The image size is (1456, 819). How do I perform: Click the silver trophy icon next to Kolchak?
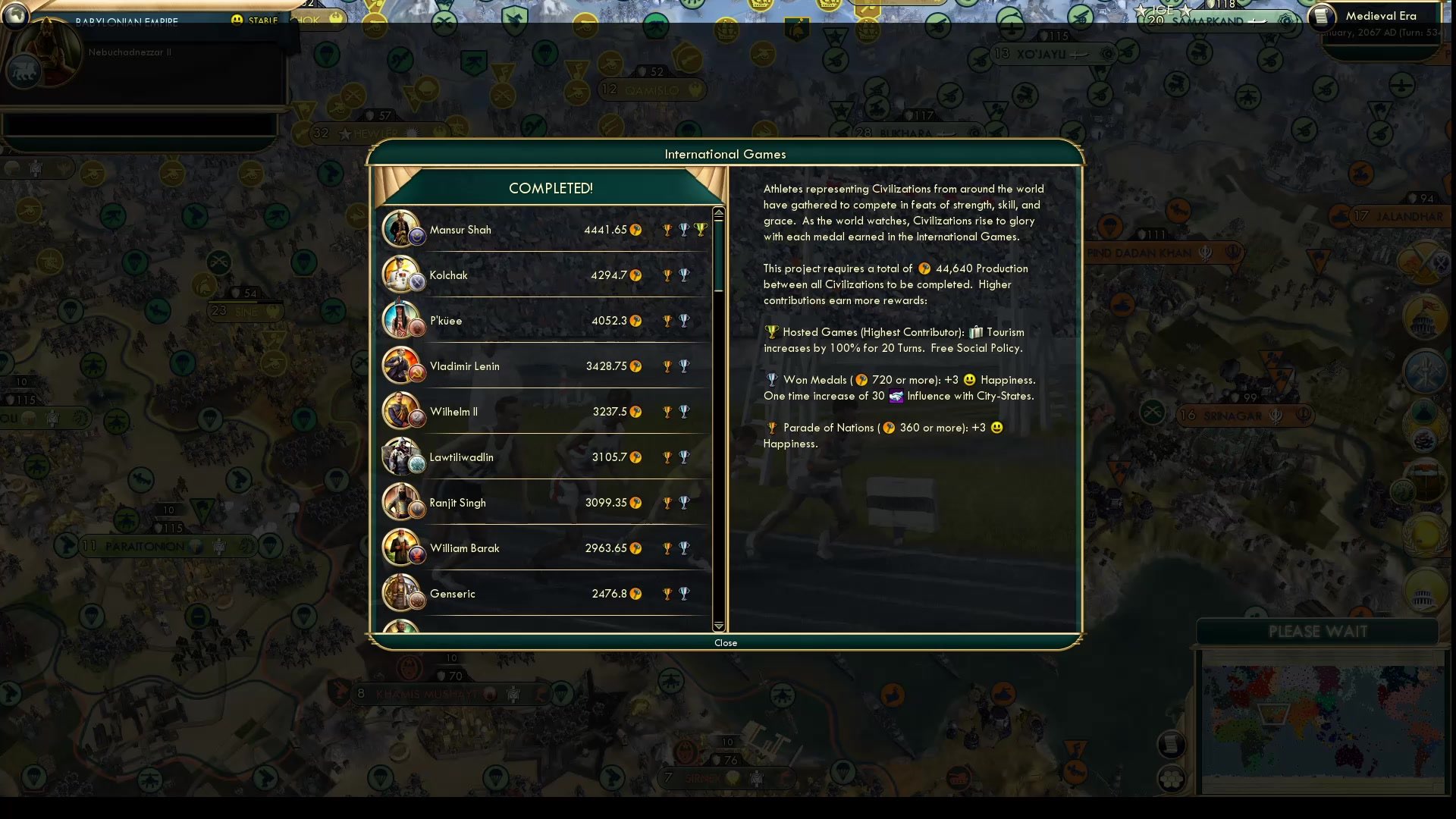[x=685, y=275]
